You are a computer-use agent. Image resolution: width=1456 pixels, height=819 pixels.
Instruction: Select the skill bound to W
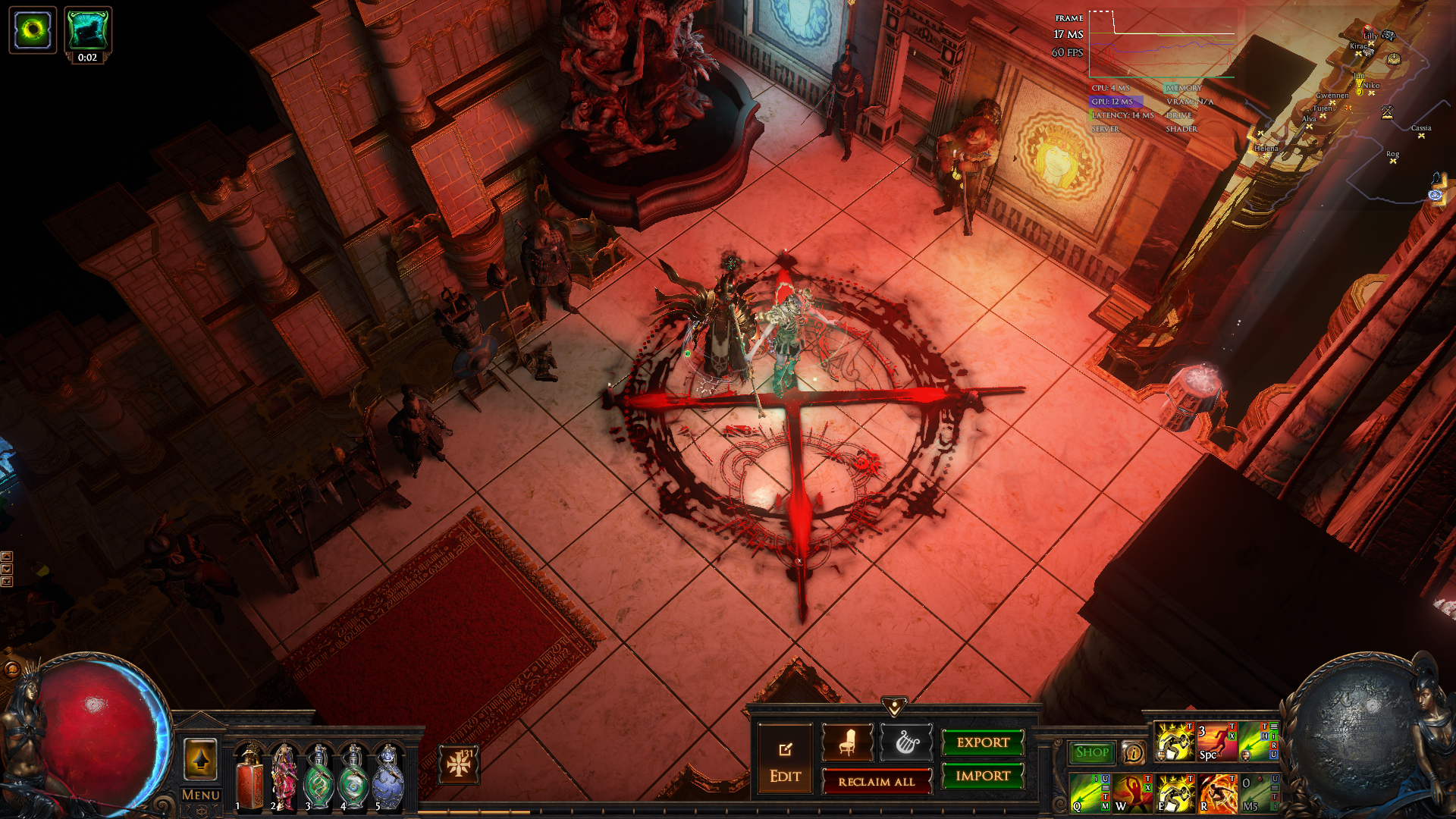coord(1132,792)
